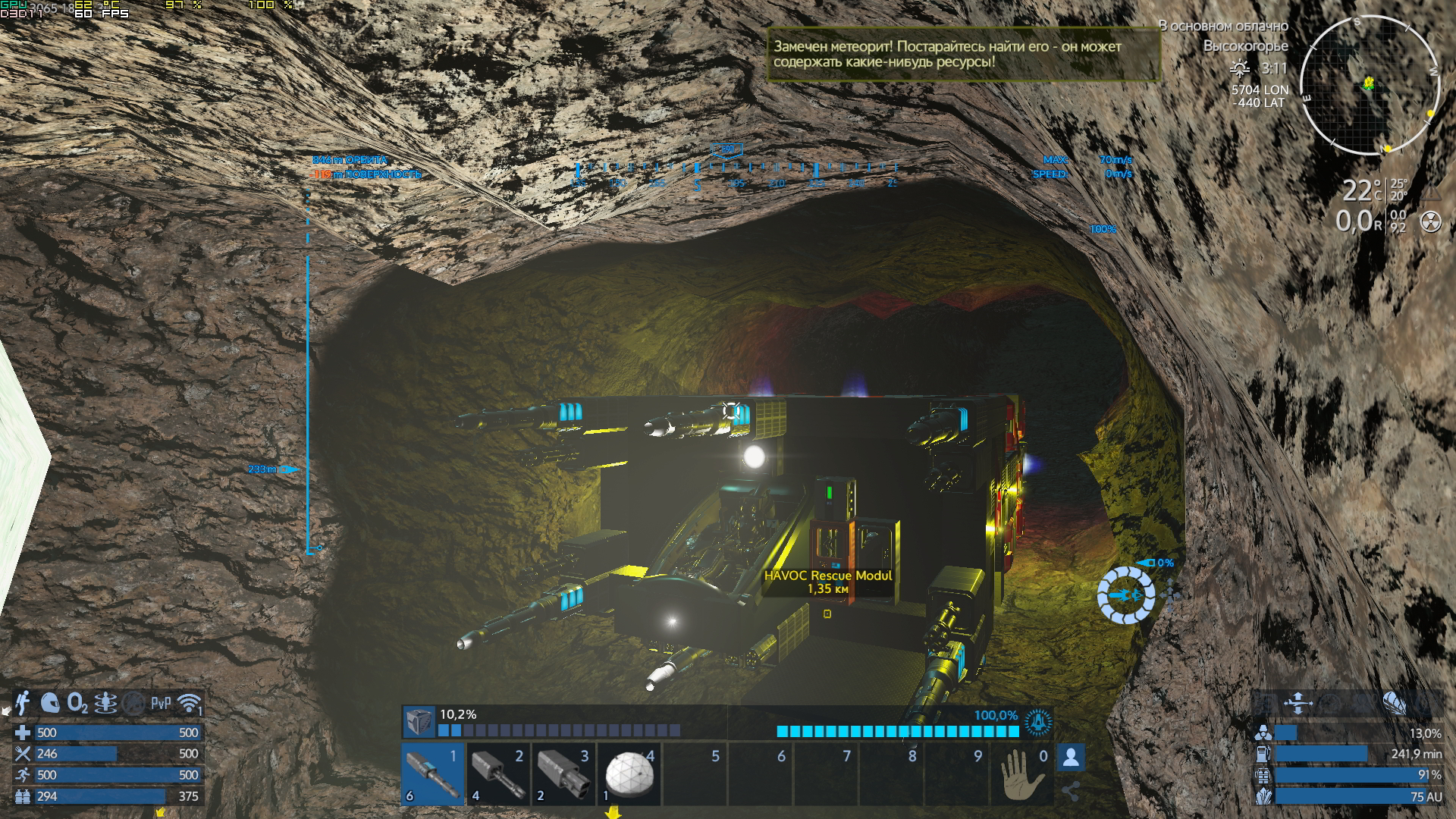Click the share icon below player button
This screenshot has height=819, width=1456.
point(1071,791)
